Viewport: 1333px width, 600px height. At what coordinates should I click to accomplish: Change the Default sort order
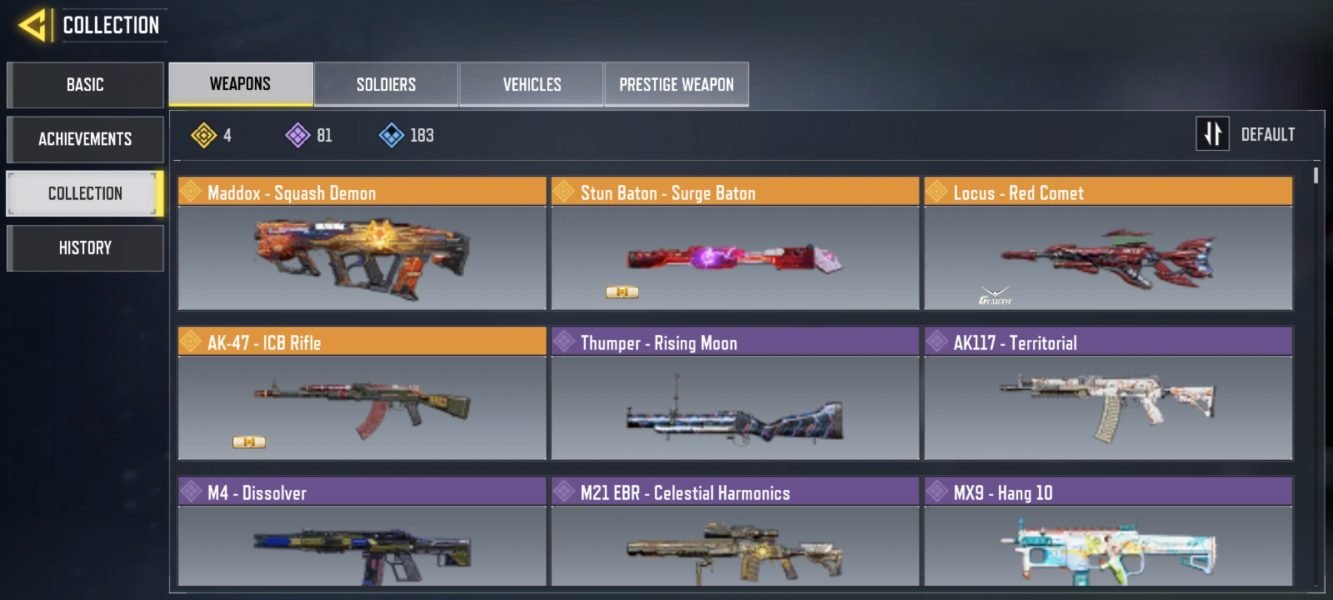click(1246, 134)
